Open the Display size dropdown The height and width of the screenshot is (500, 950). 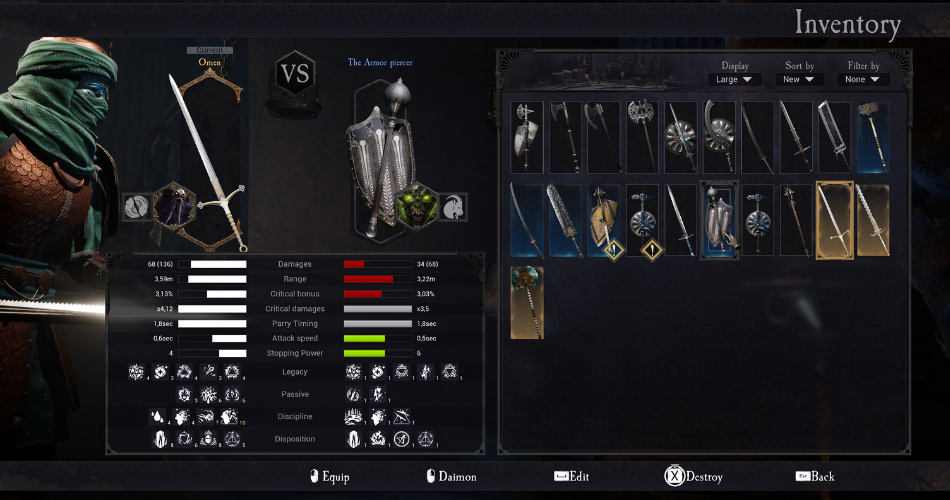[735, 79]
